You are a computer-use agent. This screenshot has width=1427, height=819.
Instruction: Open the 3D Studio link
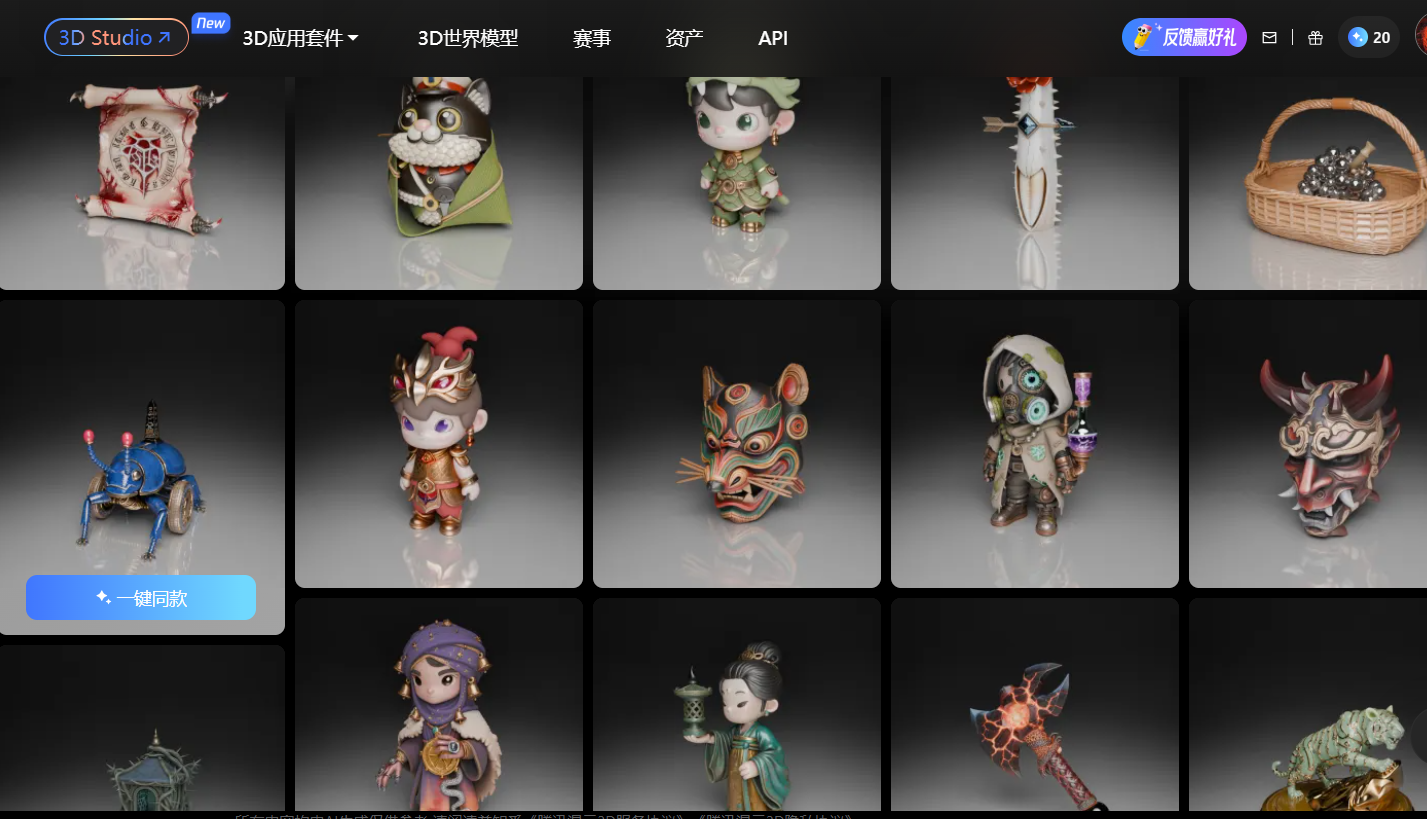(x=116, y=38)
